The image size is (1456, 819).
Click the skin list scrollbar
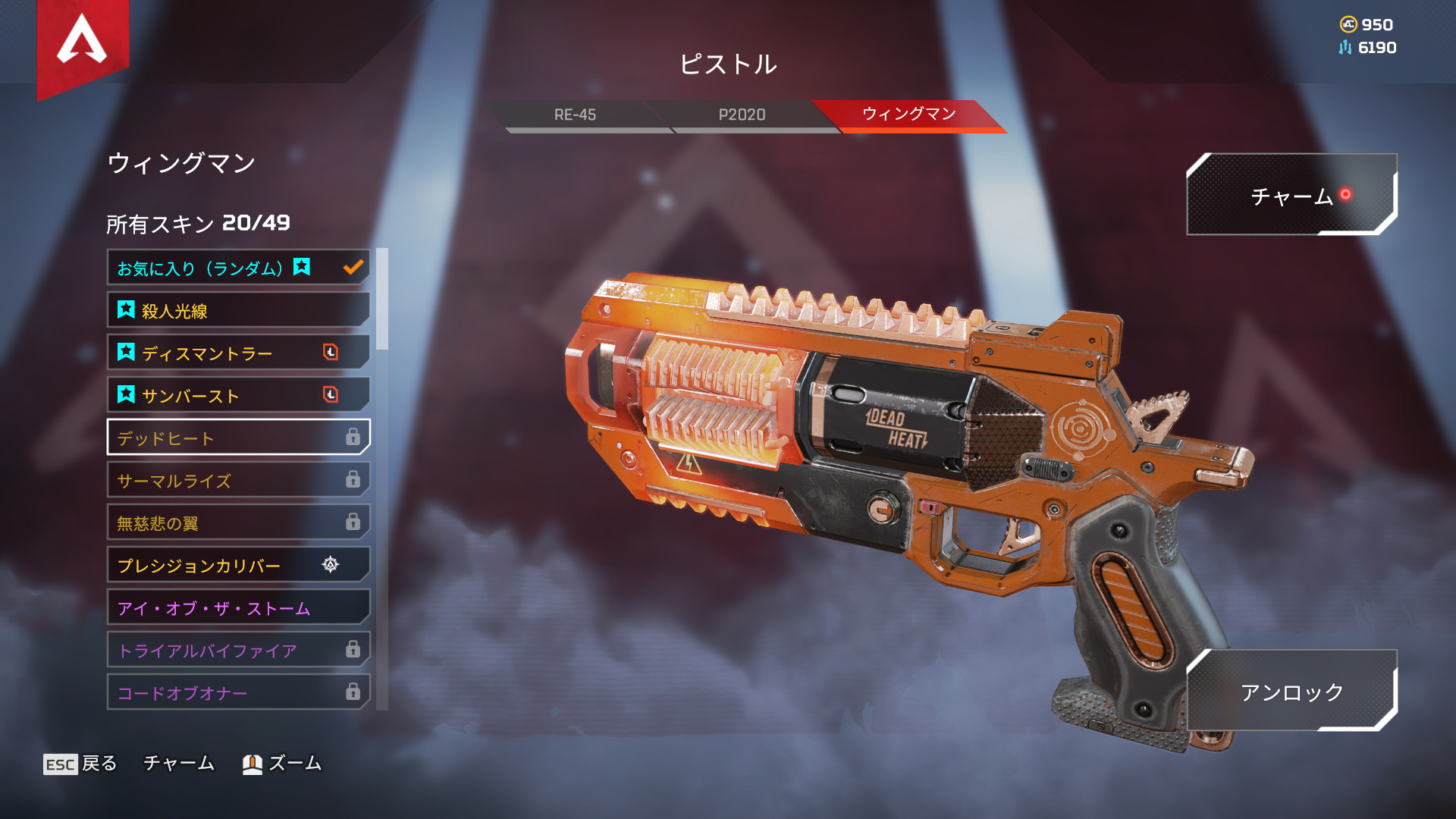[382, 299]
